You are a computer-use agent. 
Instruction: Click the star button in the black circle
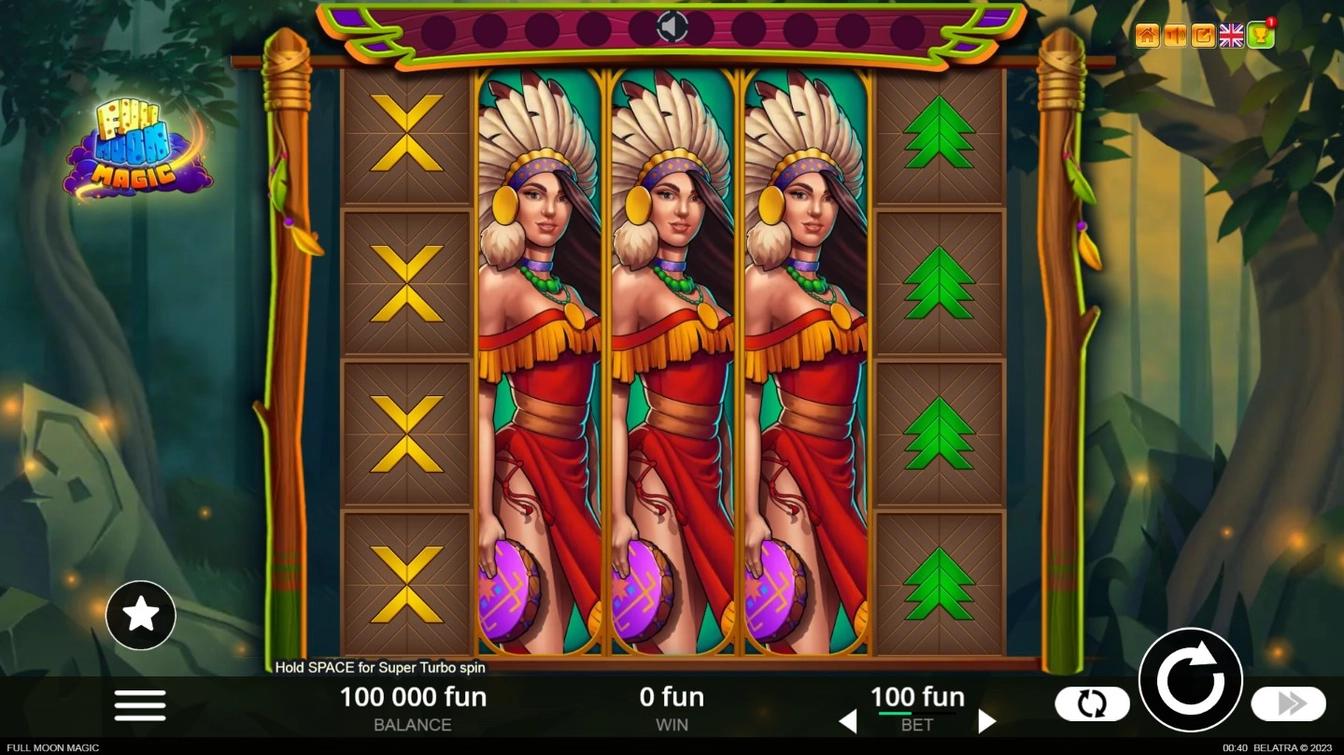[x=141, y=615]
